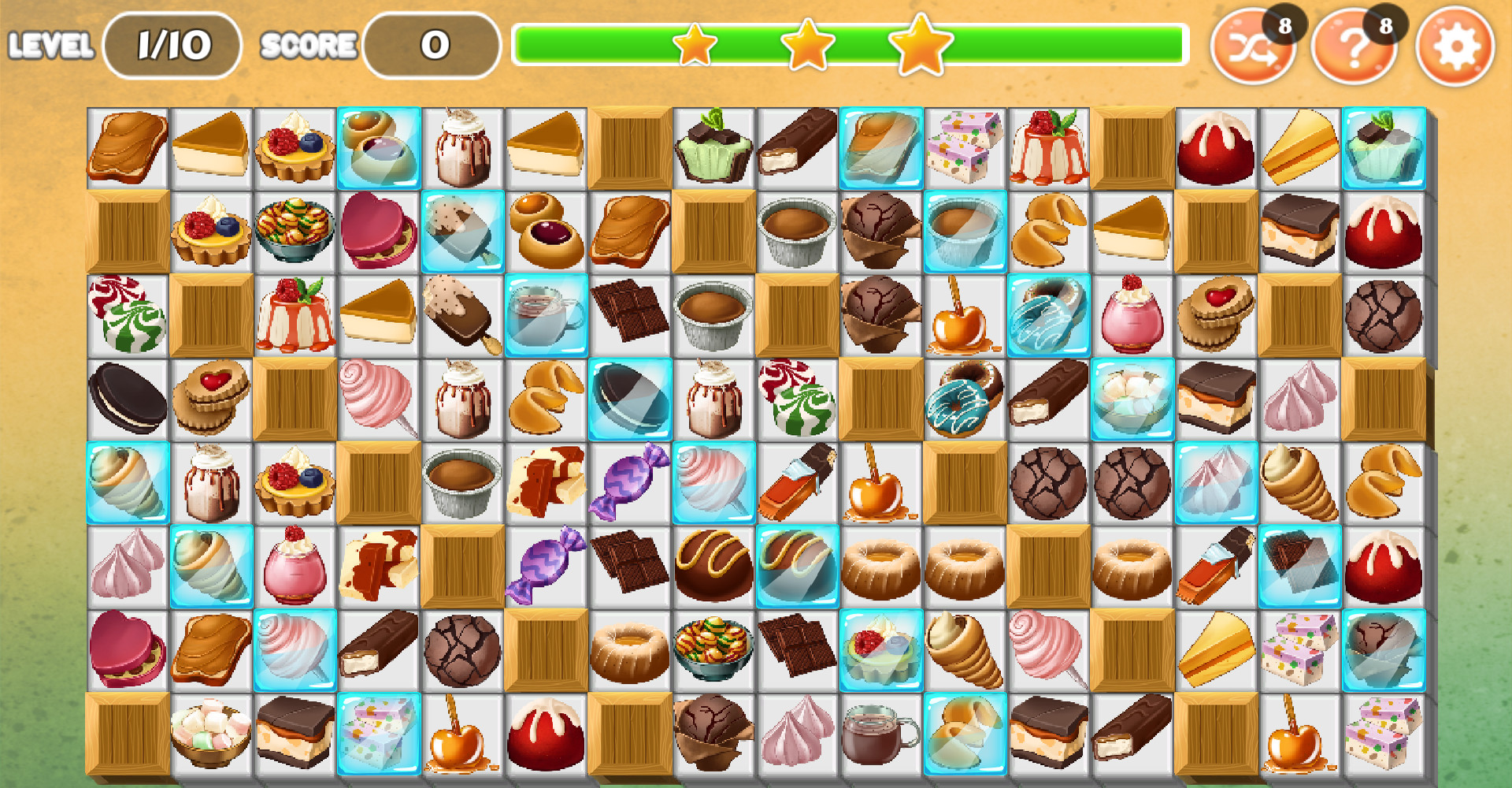Select the red-and-green peppermint candy tile
The image size is (1512, 788).
tap(128, 315)
